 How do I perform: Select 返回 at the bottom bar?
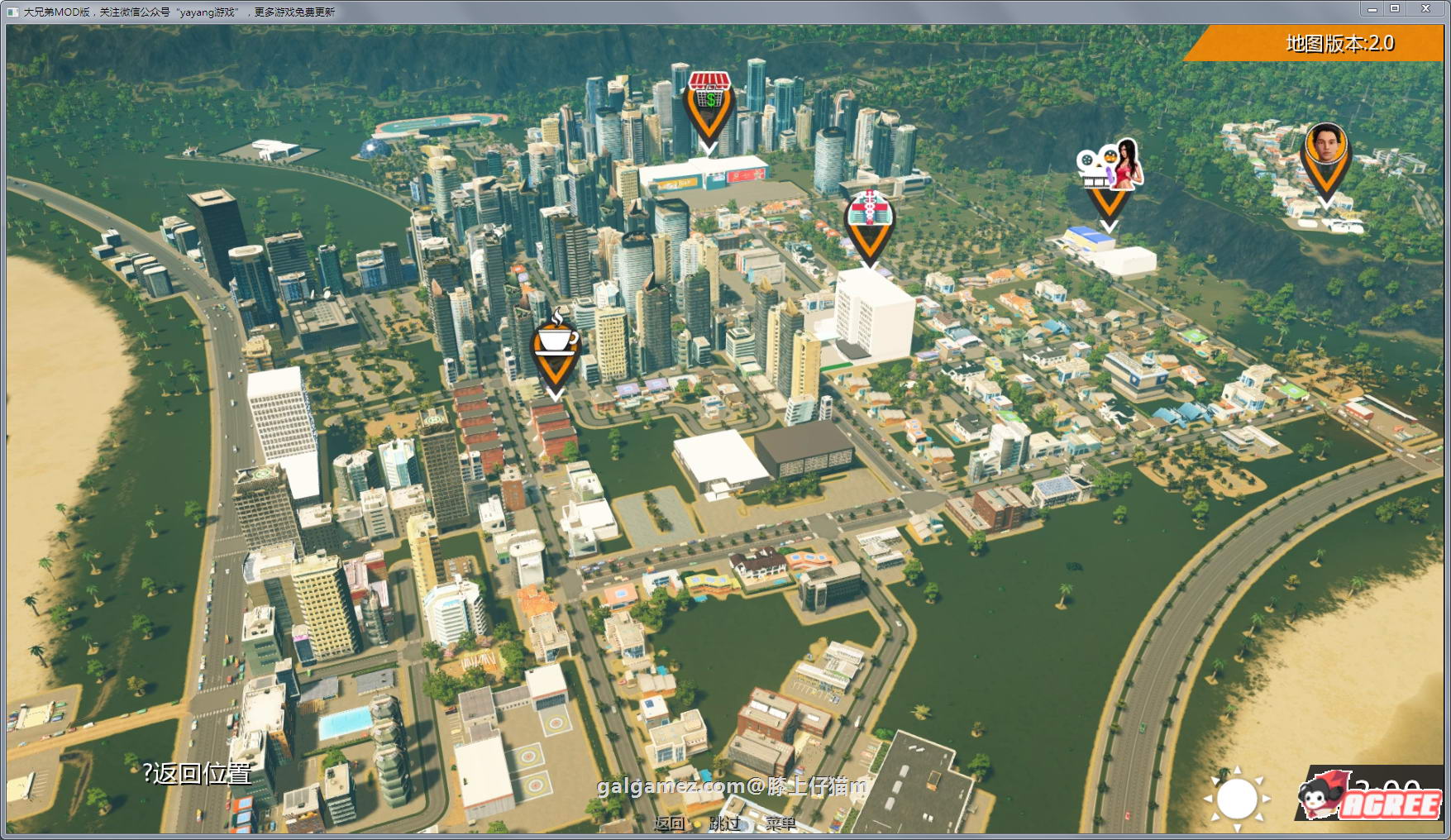click(x=669, y=823)
